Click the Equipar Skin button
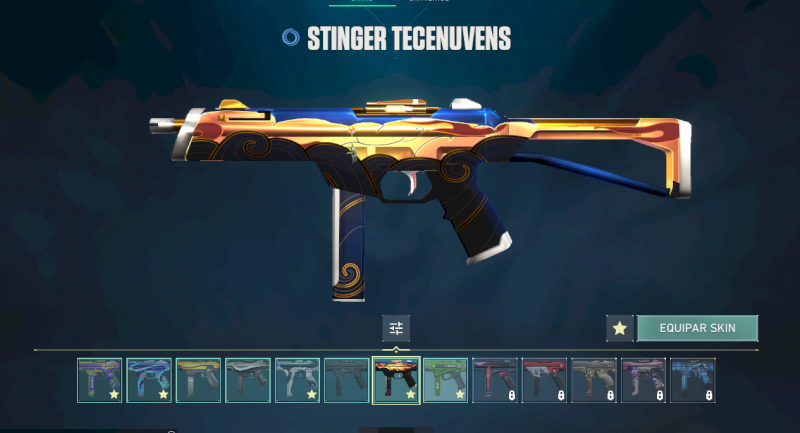This screenshot has height=433, width=800. tap(697, 328)
